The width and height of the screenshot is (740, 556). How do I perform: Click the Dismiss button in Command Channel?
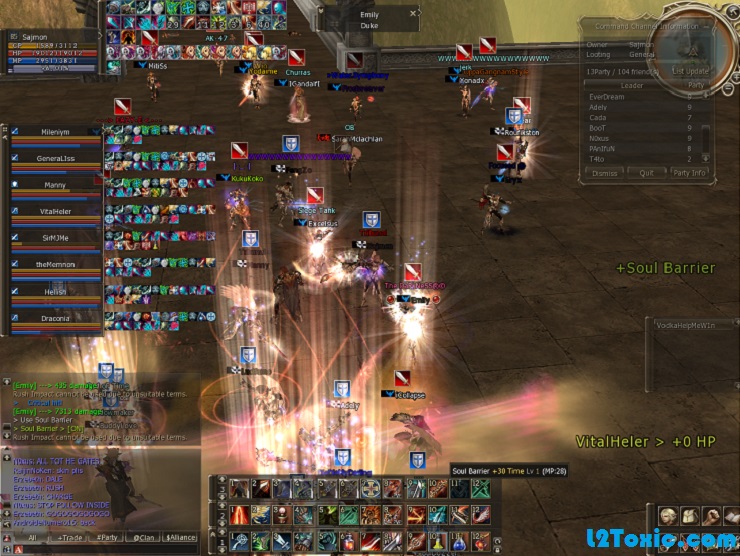[x=604, y=173]
